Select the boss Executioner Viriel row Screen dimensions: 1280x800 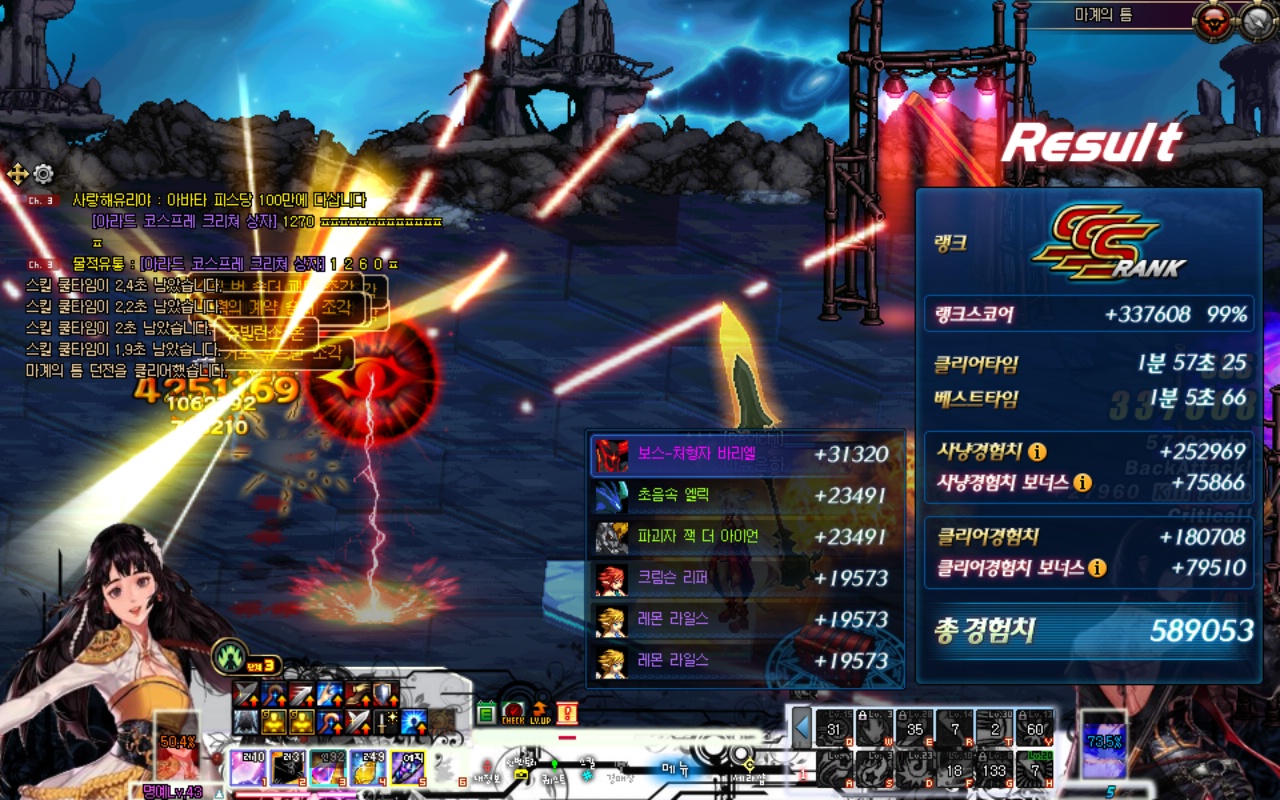click(745, 455)
